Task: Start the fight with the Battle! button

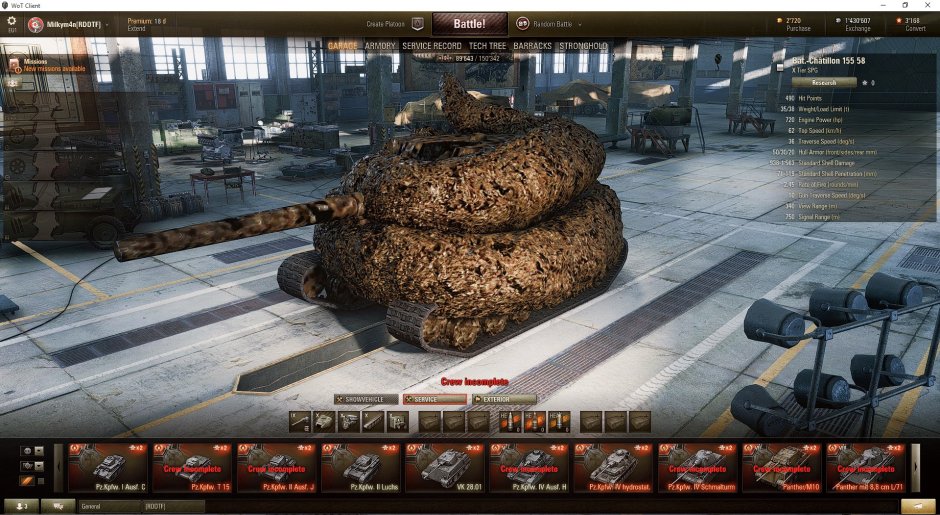Action: pyautogui.click(x=469, y=23)
